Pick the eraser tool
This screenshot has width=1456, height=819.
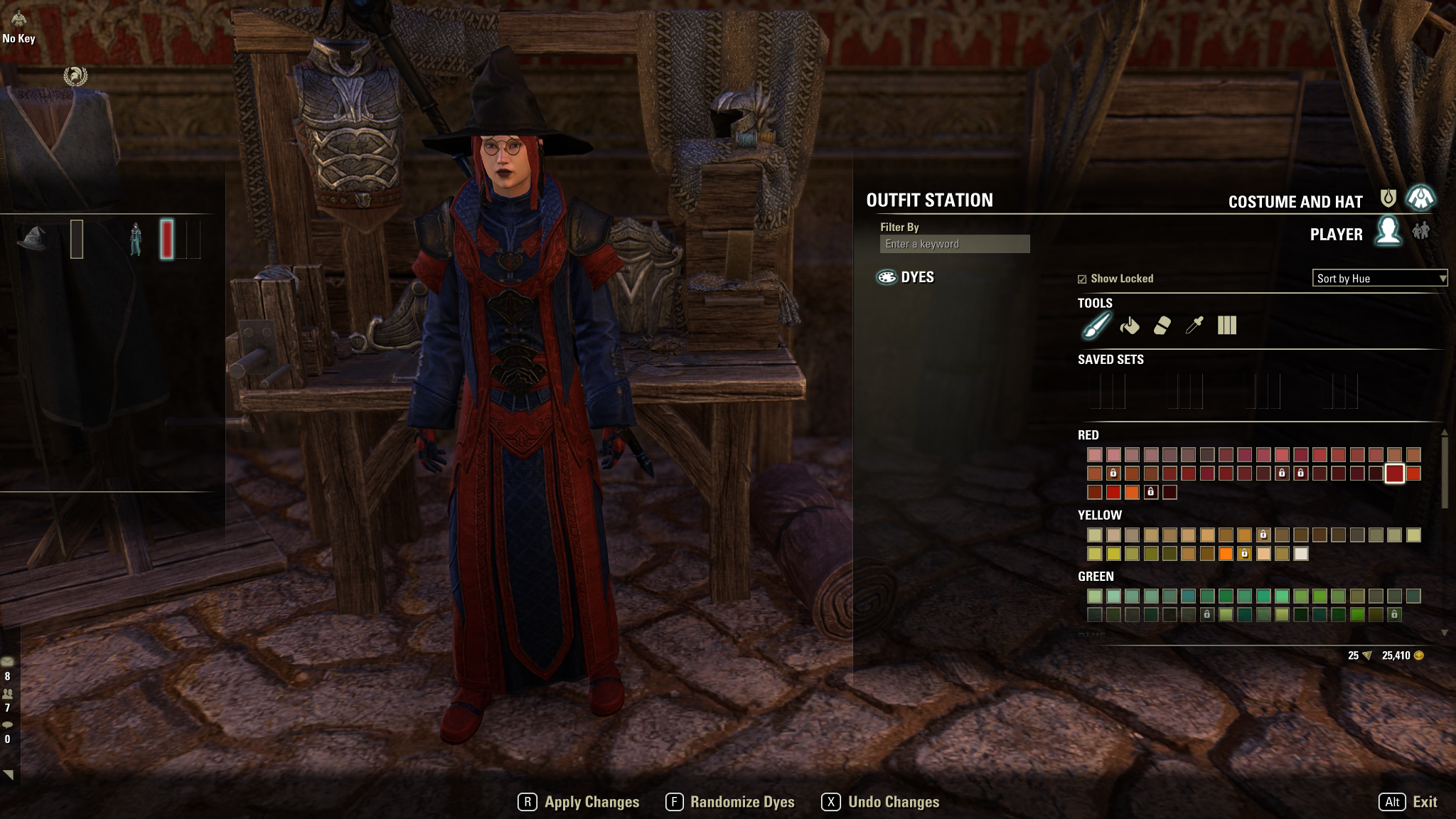point(1162,326)
